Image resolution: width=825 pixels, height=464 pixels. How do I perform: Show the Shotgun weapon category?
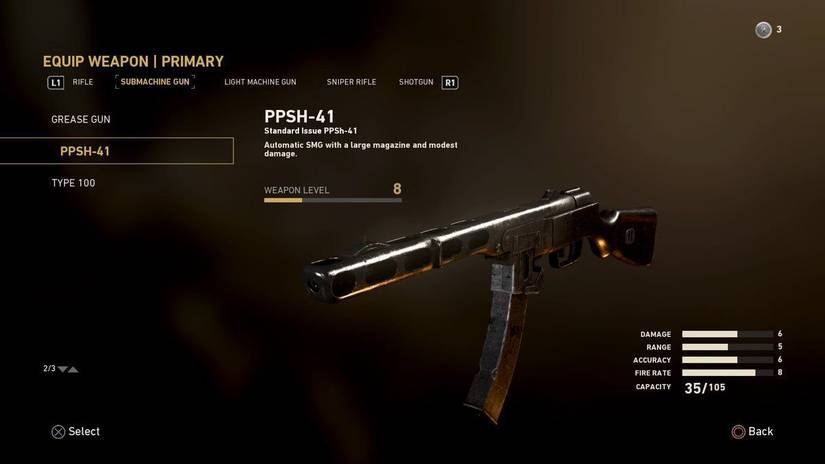pos(416,82)
